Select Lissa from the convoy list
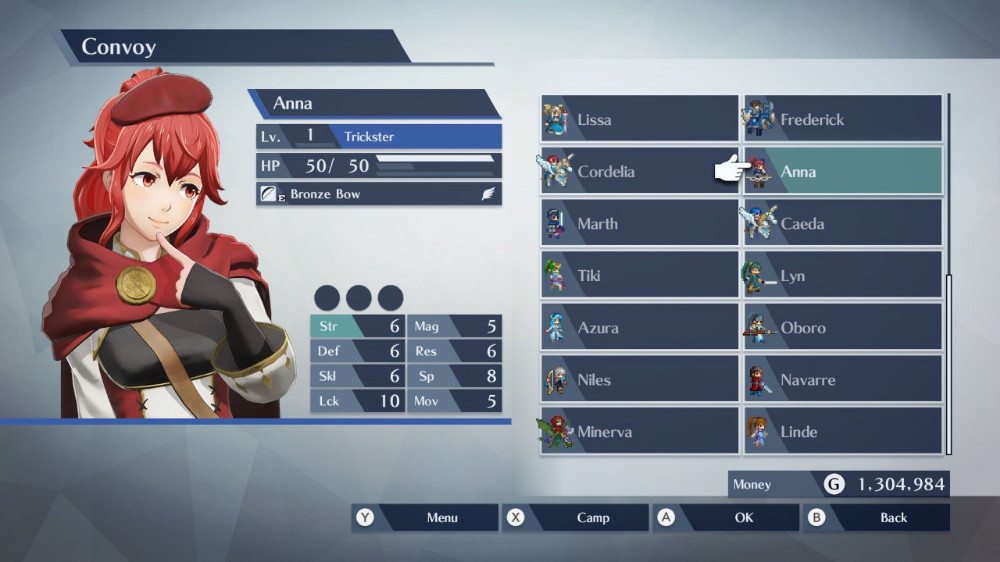1000x562 pixels. 640,119
